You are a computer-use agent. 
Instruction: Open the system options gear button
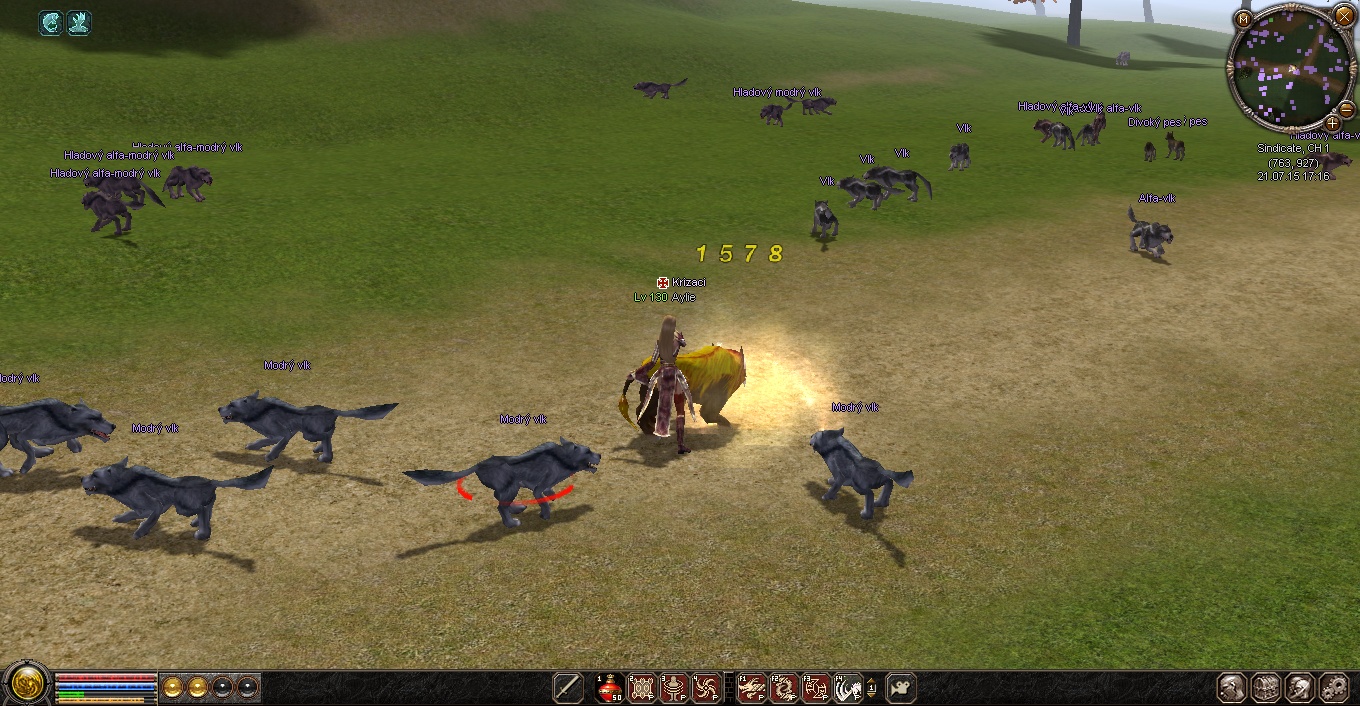point(1334,688)
